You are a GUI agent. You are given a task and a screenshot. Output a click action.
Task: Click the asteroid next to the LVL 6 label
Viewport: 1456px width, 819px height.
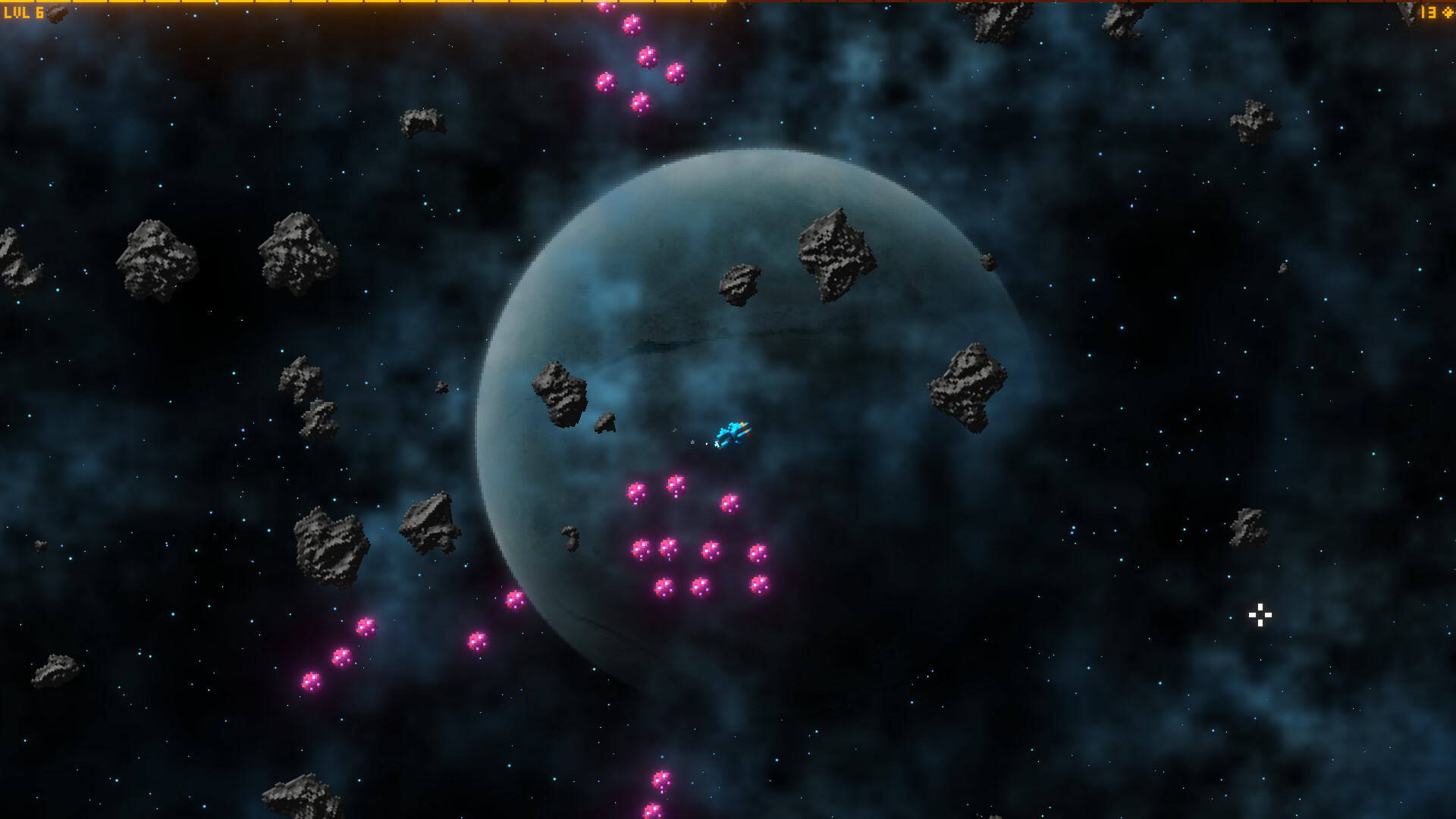pyautogui.click(x=56, y=13)
